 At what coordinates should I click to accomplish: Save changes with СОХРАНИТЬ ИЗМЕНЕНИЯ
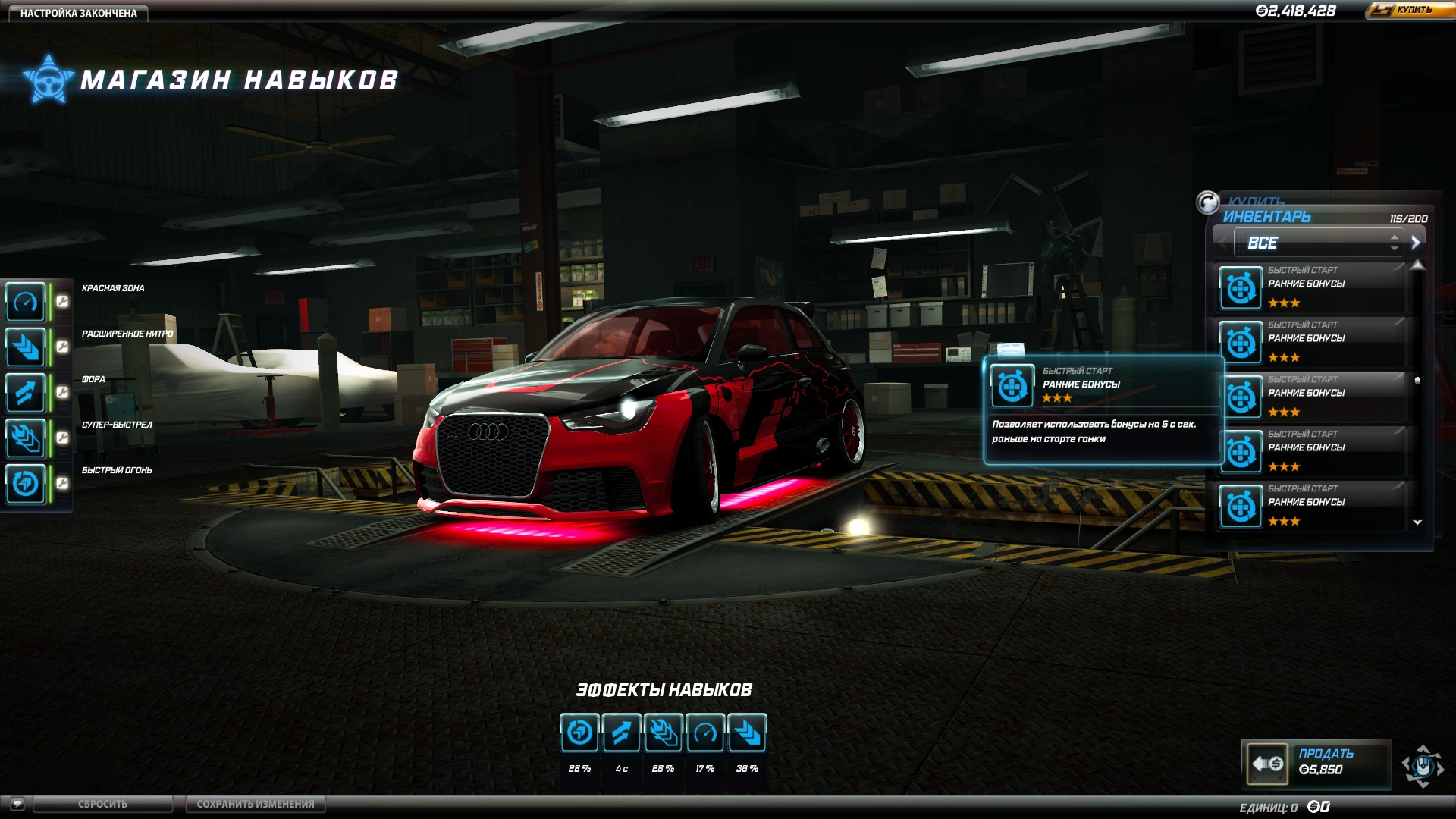click(x=255, y=804)
